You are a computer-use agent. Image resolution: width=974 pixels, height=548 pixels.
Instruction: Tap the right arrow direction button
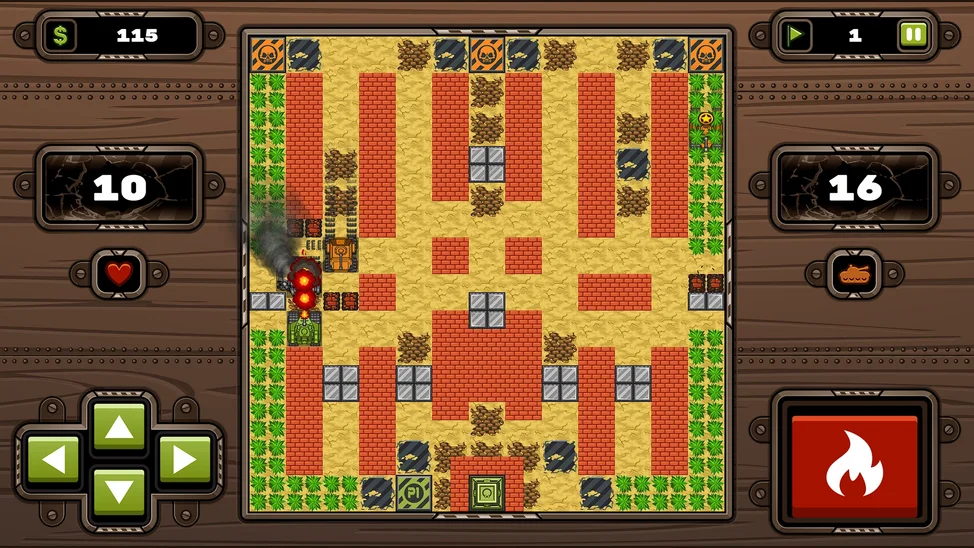coord(185,460)
